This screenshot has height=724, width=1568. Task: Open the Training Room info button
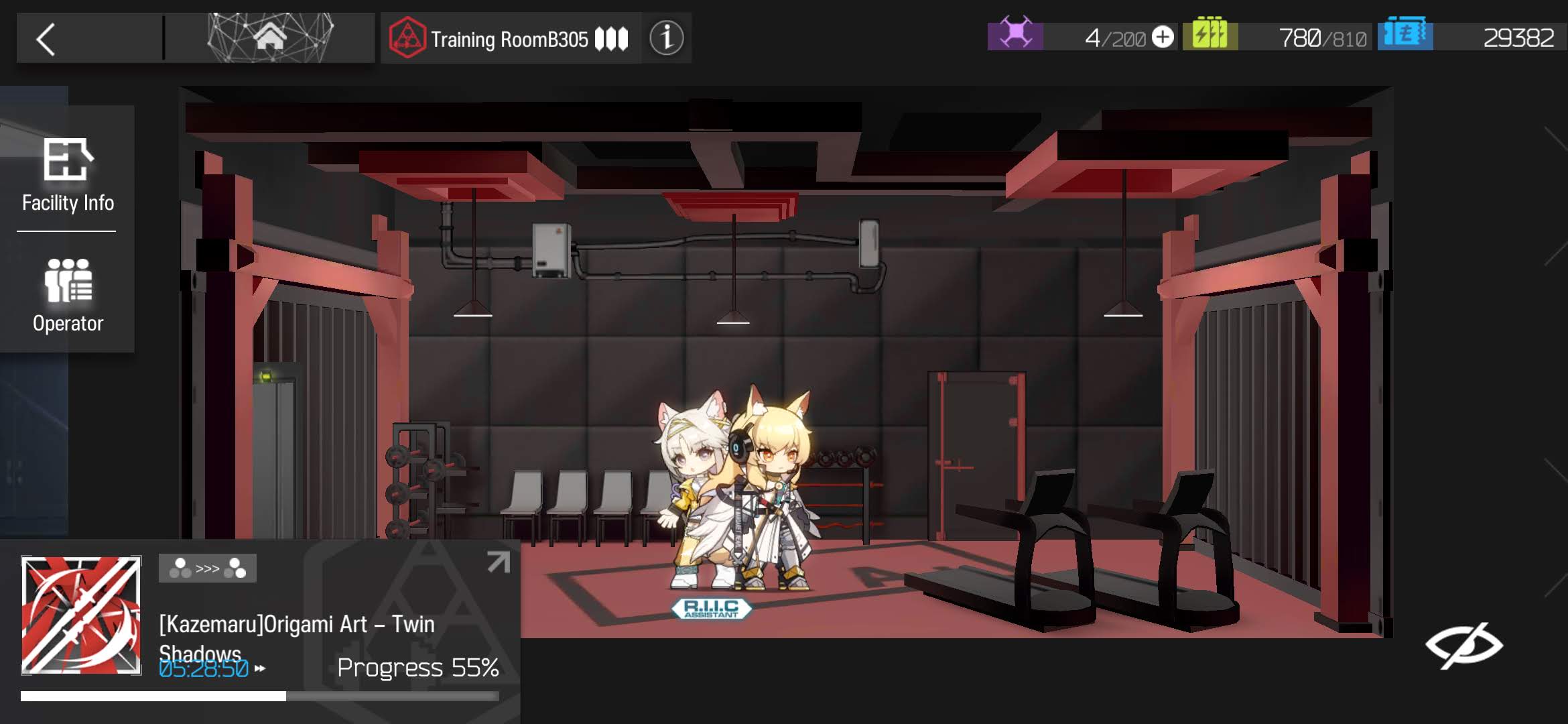click(666, 38)
